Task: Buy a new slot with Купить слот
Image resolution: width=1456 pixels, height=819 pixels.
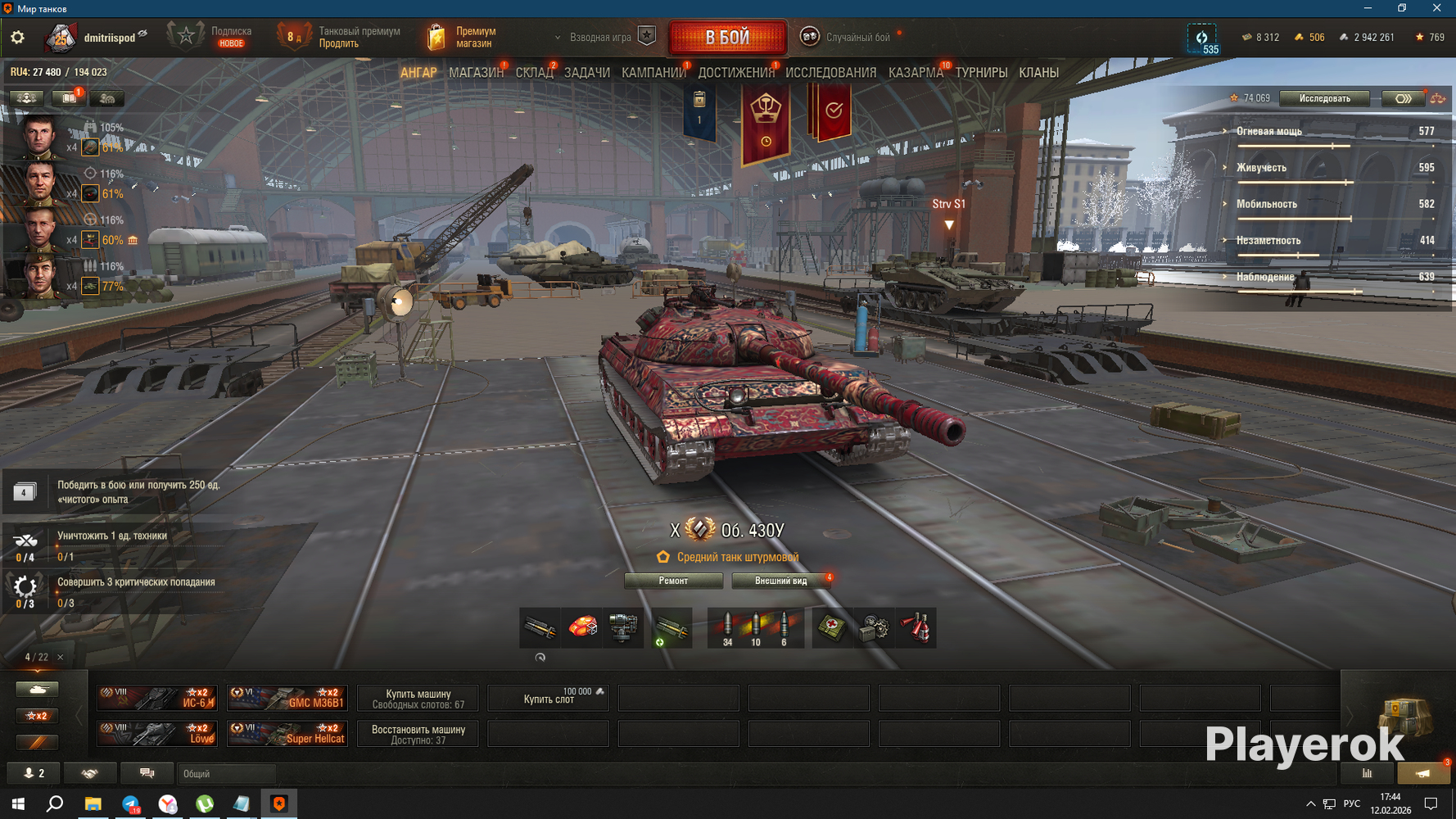Action: (x=548, y=698)
